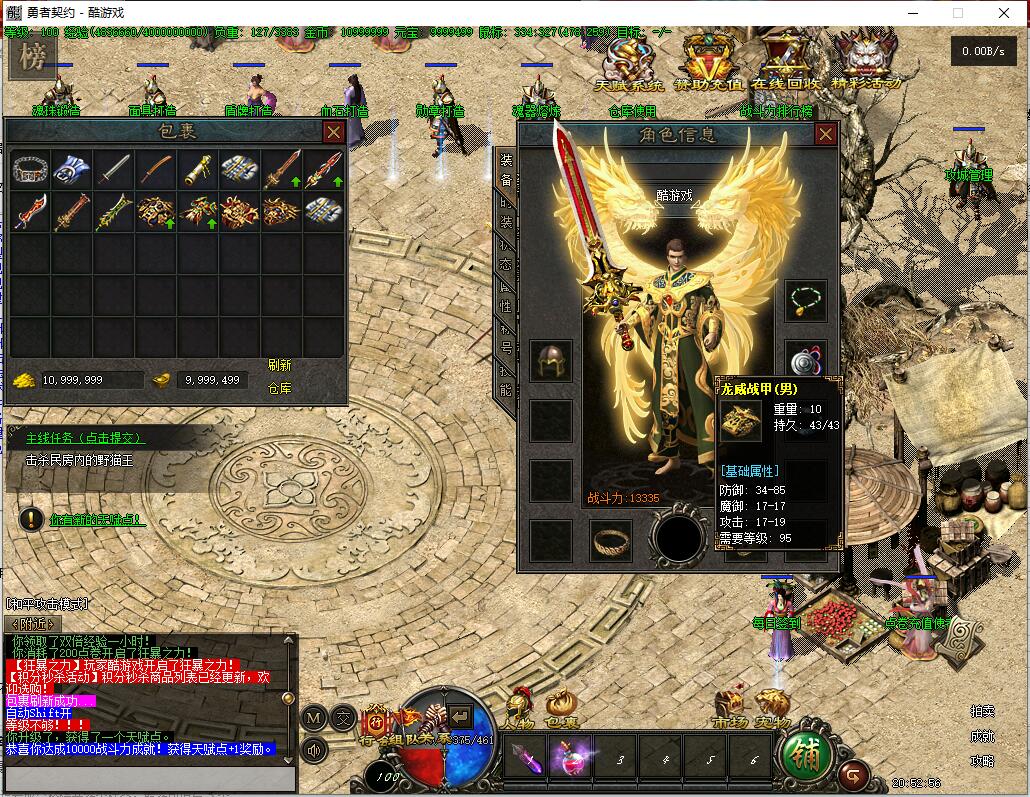Viewport: 1030px width, 797px height.
Task: Select the golden telescope item in the bag
Action: (x=197, y=169)
